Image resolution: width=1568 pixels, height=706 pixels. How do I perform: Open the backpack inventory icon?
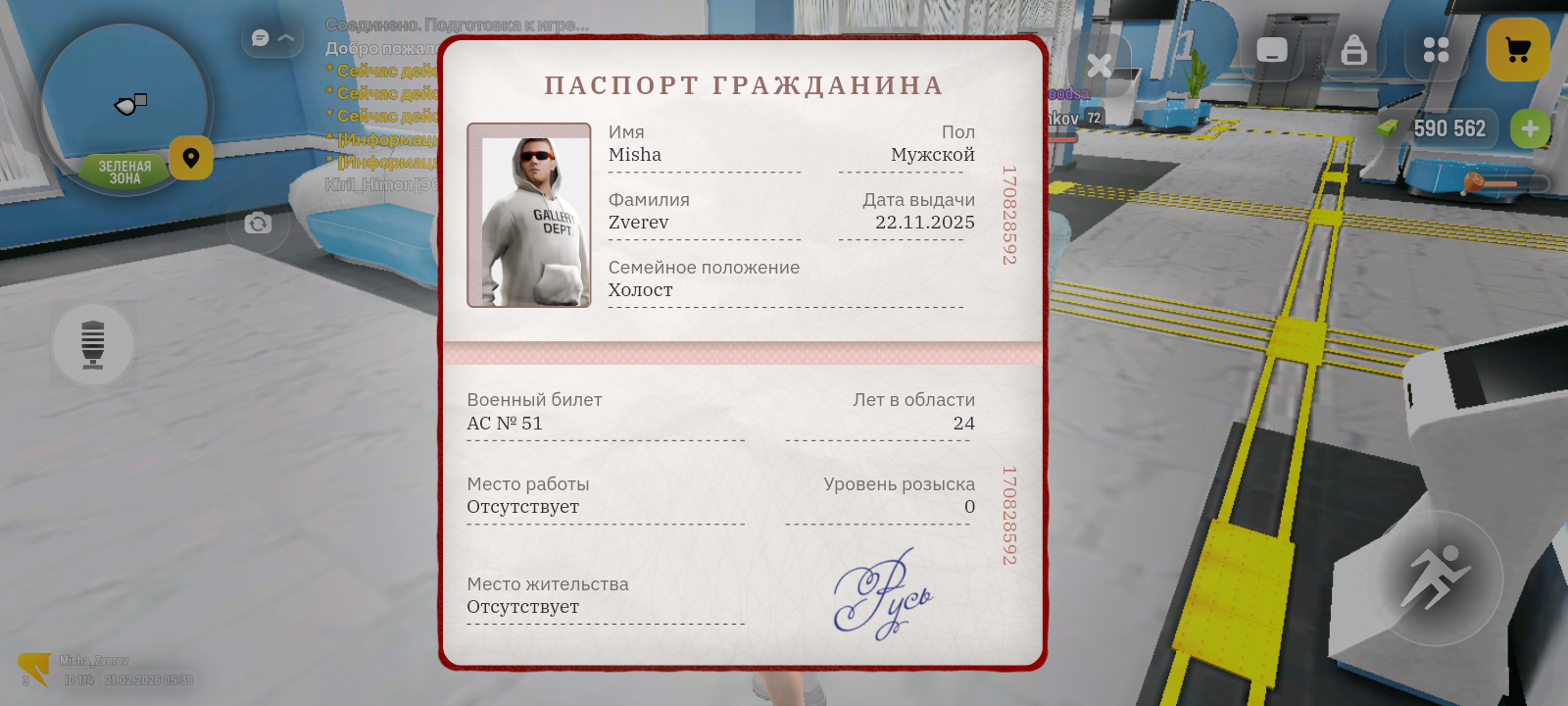click(x=1355, y=49)
